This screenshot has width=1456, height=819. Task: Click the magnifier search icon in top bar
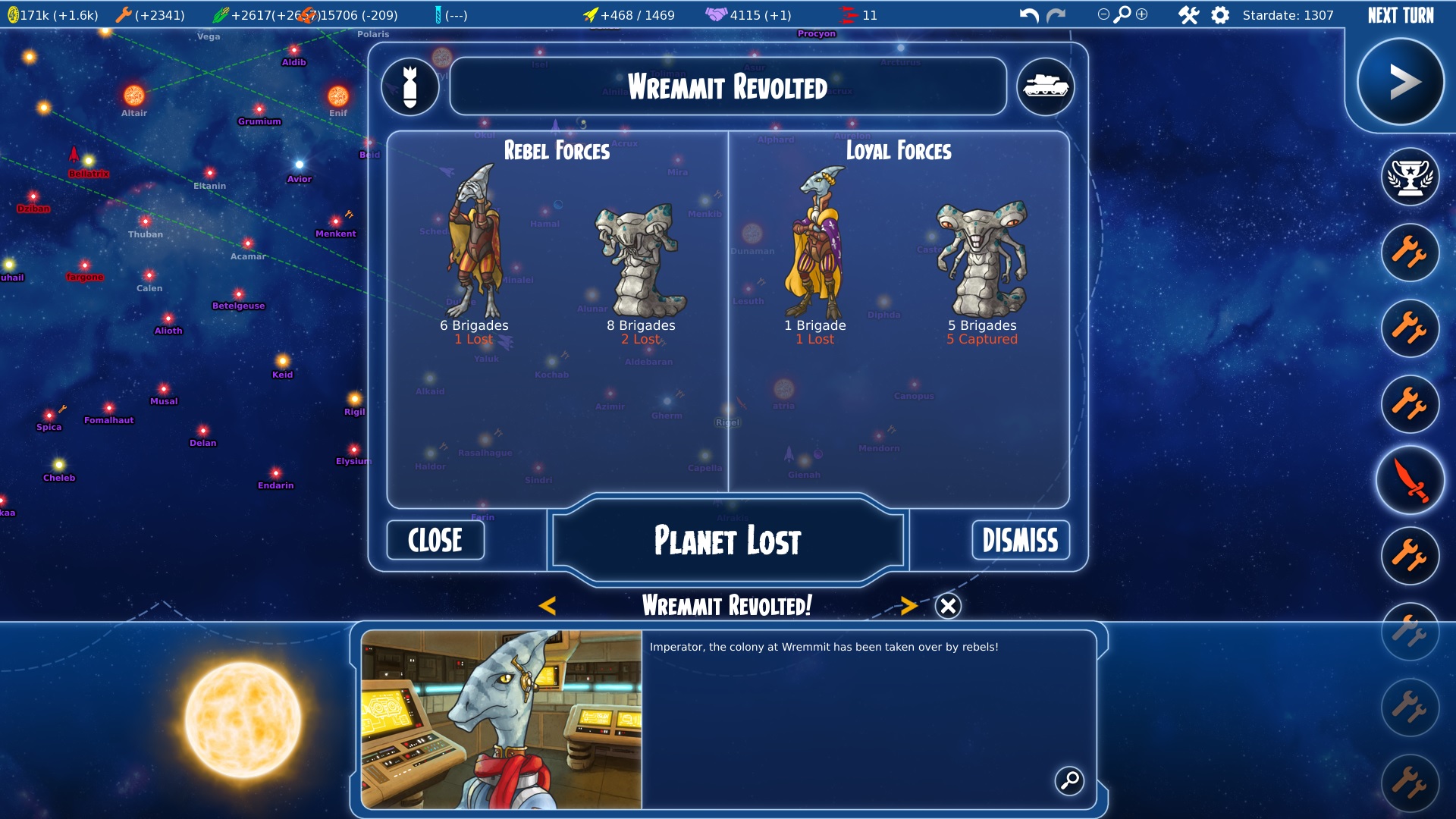[1122, 14]
